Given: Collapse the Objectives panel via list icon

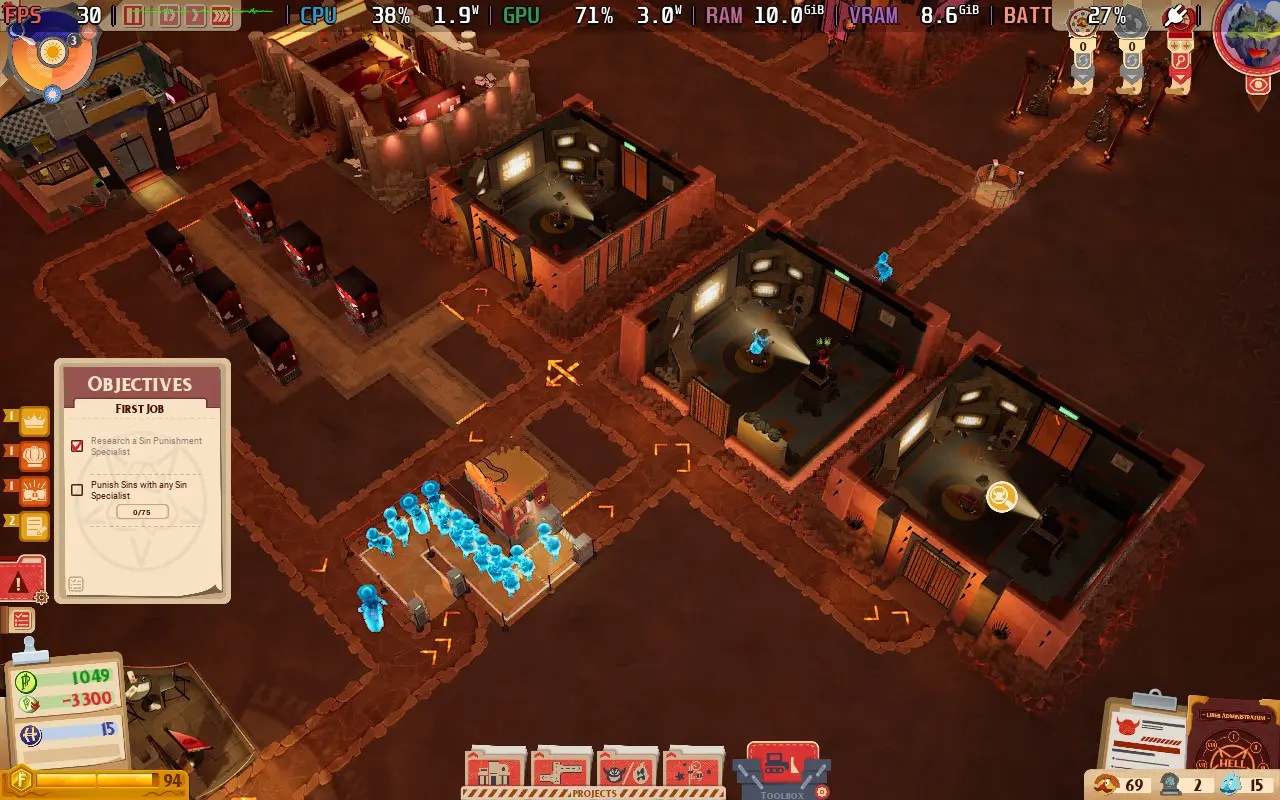Looking at the screenshot, I should click(x=76, y=584).
